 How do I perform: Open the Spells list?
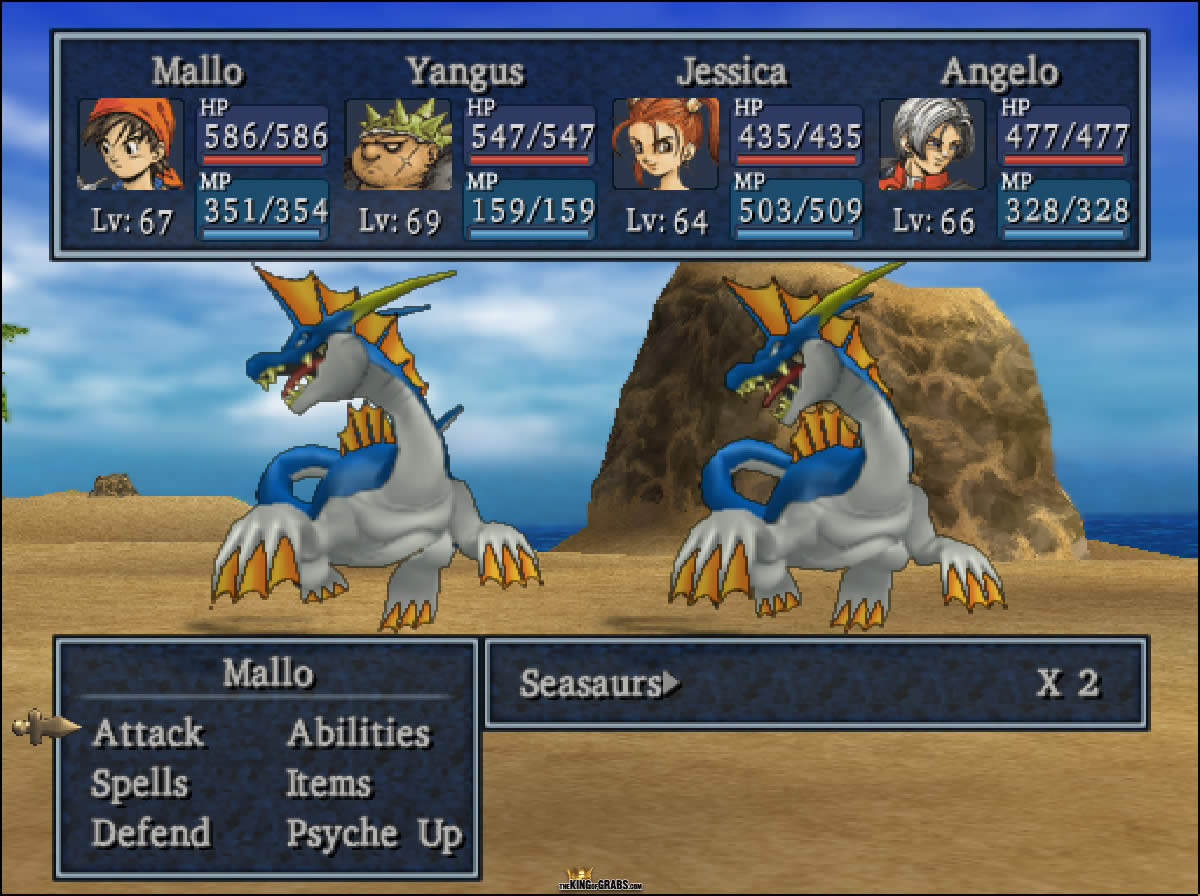[139, 784]
